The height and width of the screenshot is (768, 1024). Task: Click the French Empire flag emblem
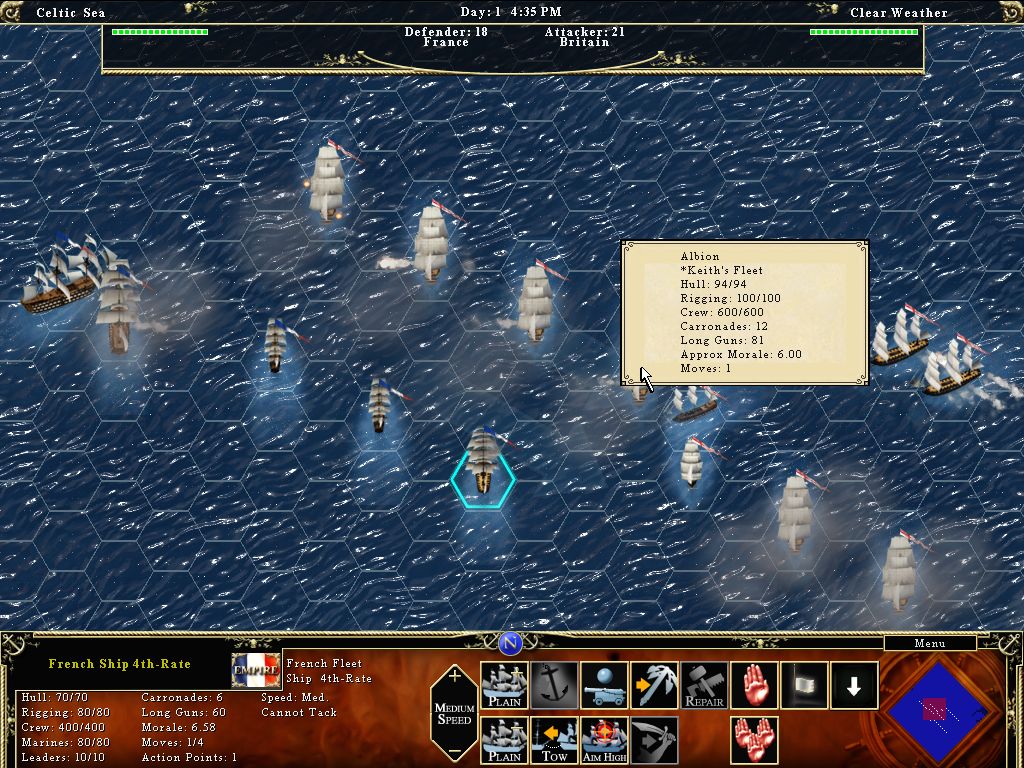click(x=256, y=671)
